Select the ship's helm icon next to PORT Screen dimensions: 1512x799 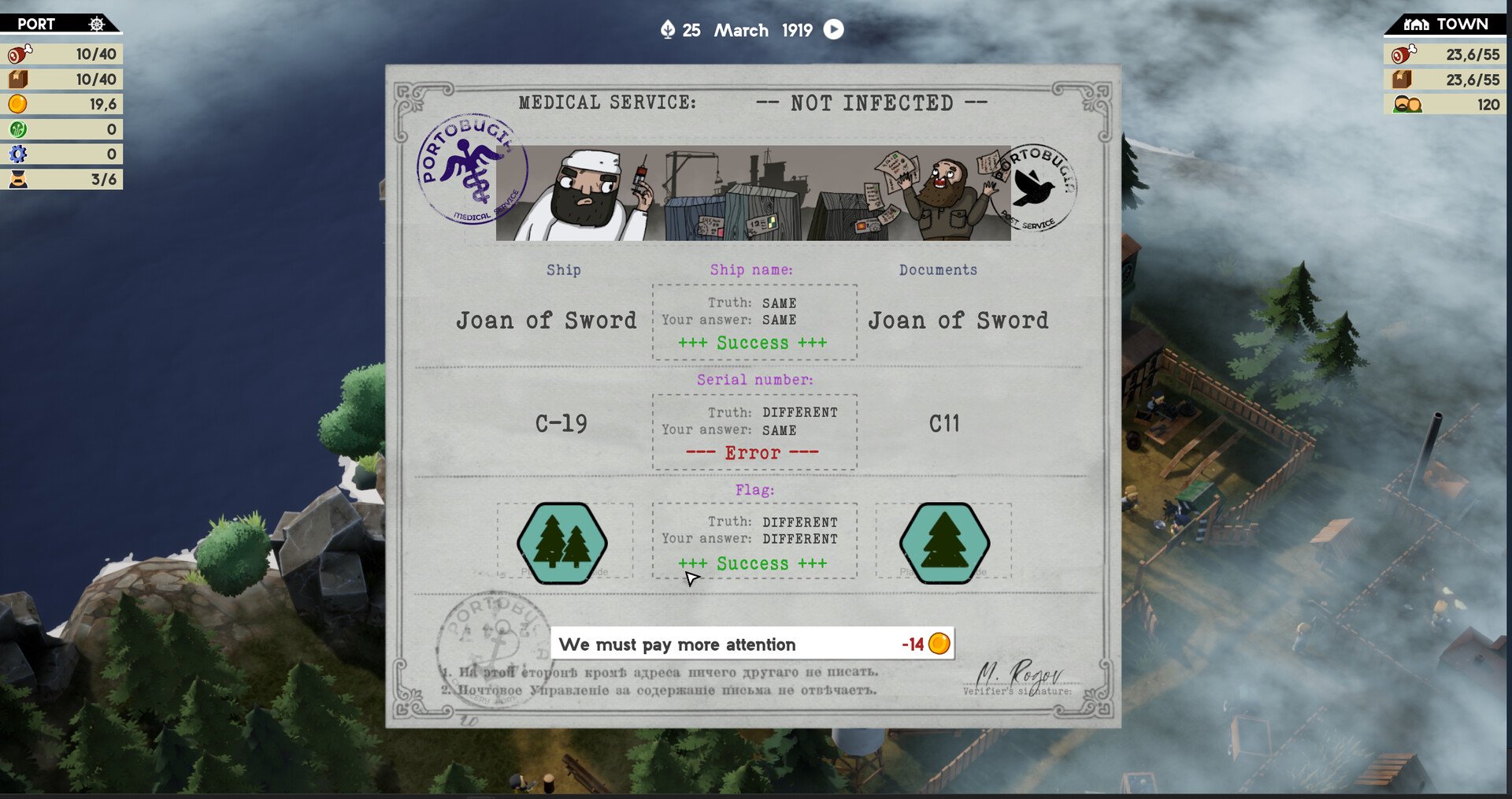(96, 24)
